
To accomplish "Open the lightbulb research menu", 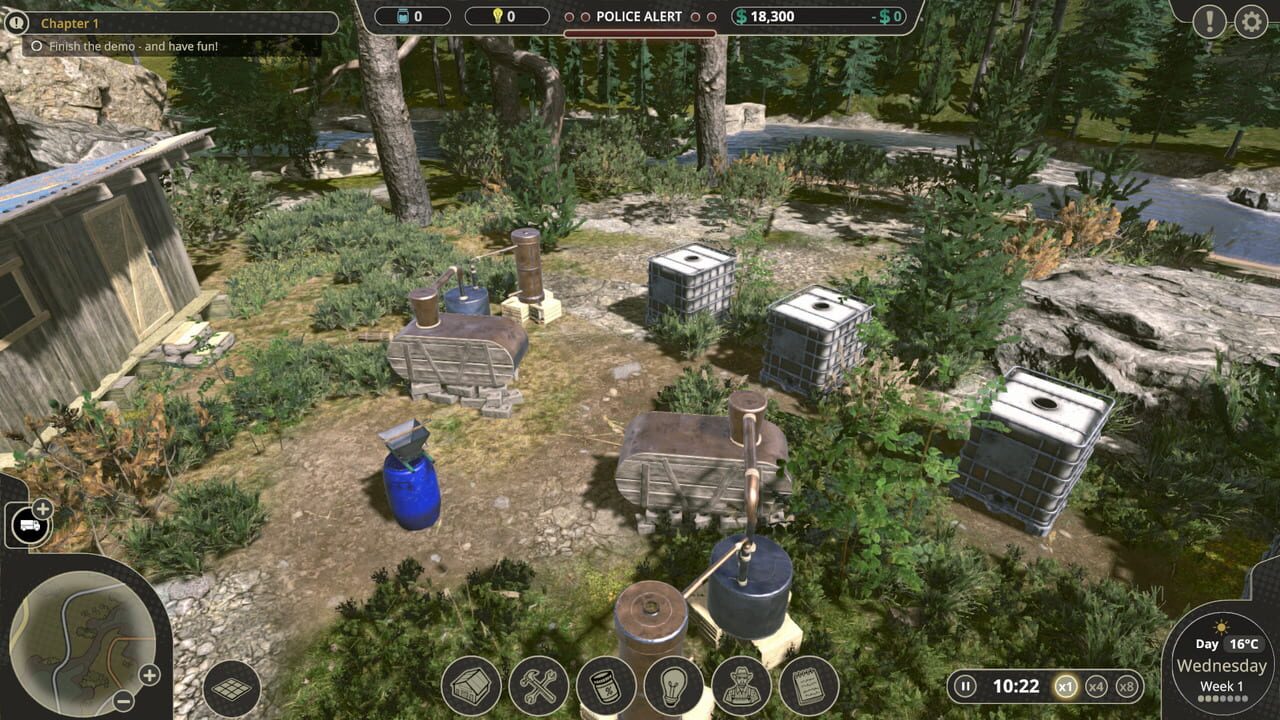I will tap(672, 688).
